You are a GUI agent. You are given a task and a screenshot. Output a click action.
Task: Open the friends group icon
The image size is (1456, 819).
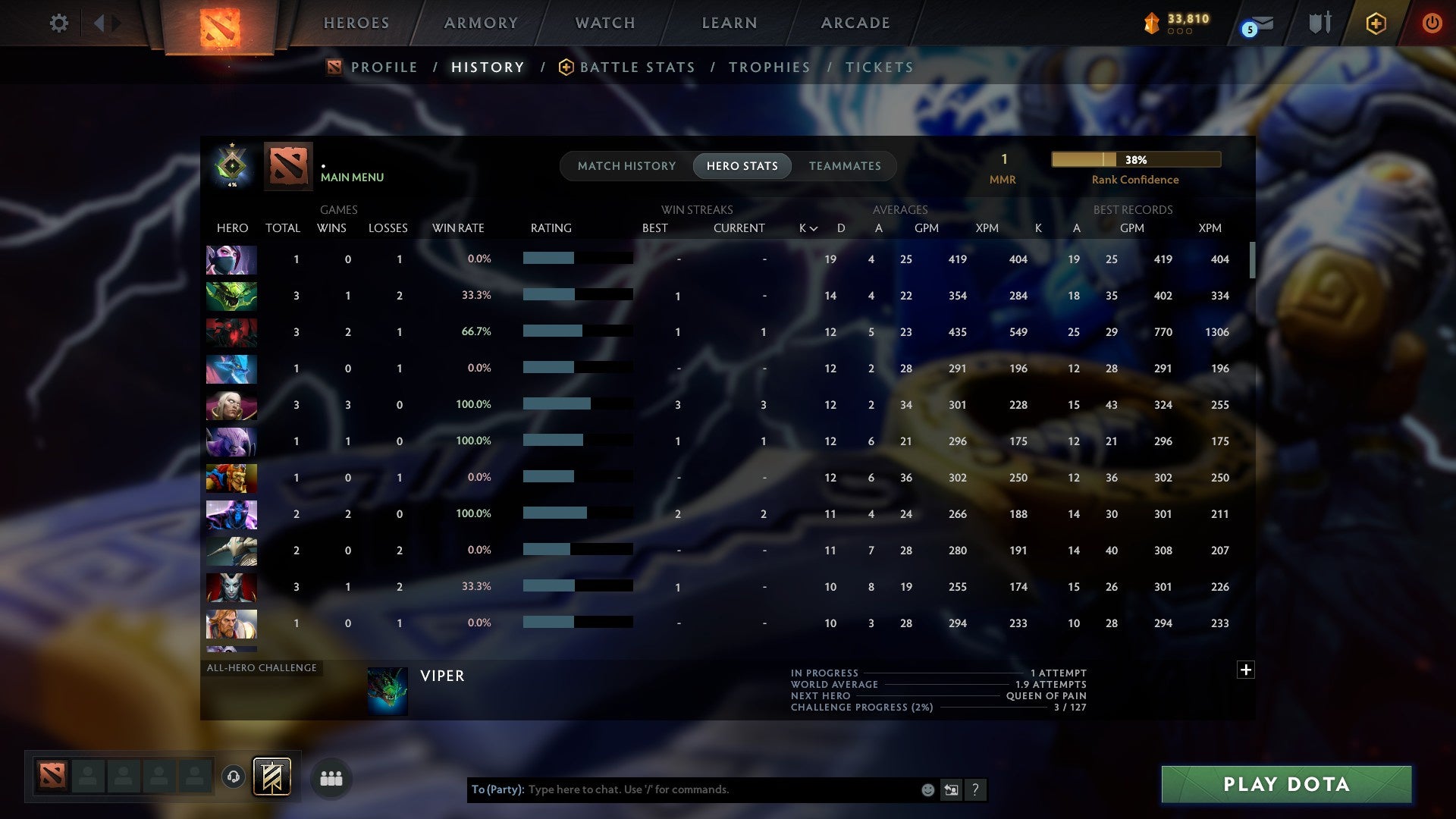pyautogui.click(x=331, y=777)
